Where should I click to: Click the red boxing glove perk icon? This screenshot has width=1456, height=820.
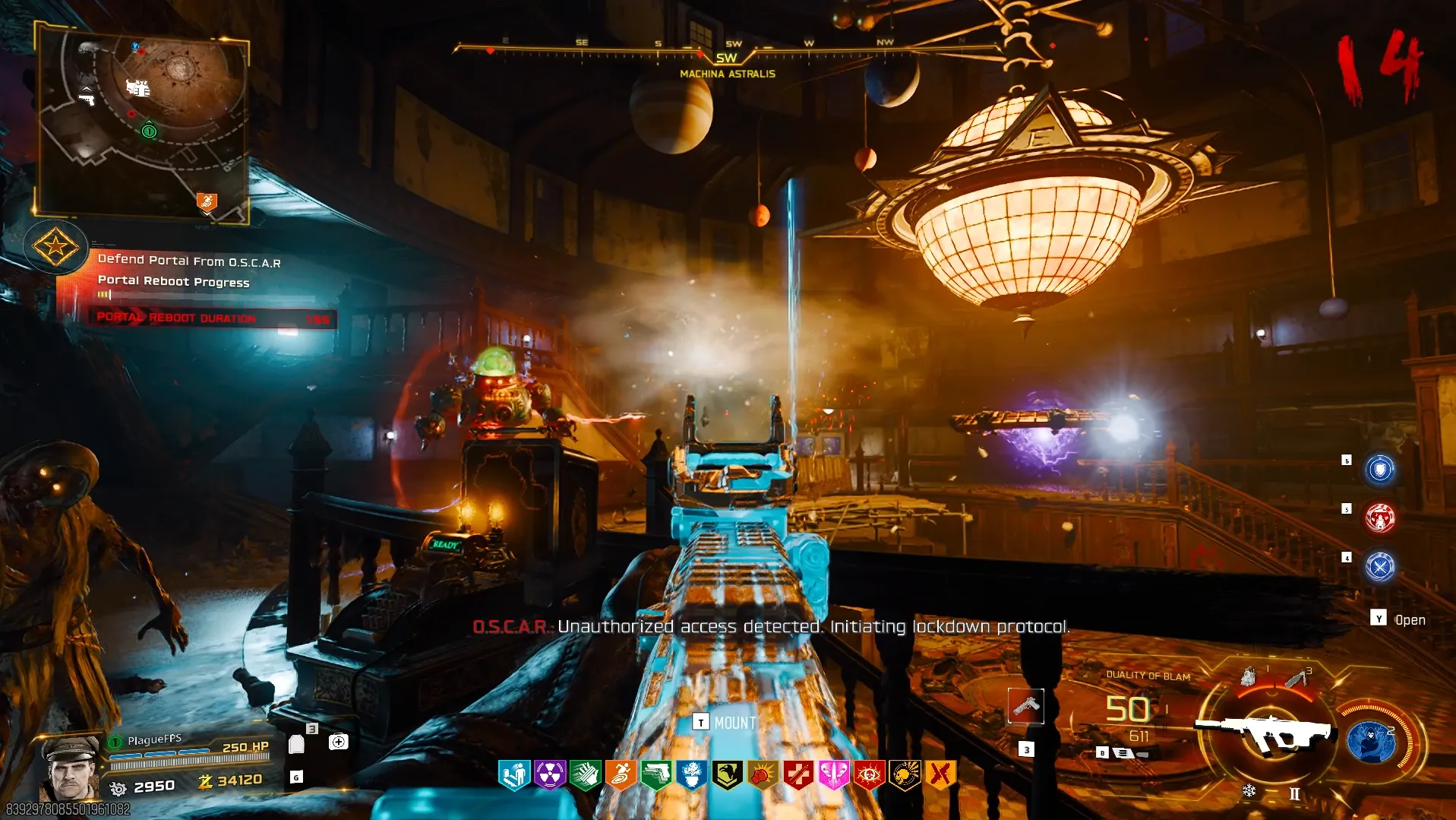(763, 775)
